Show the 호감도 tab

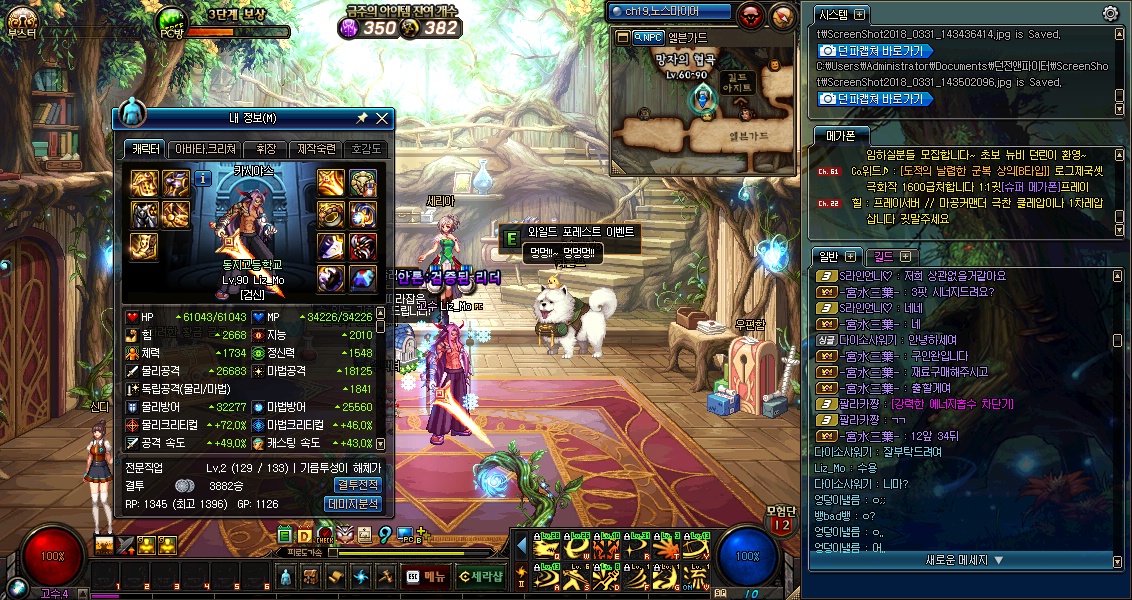366,149
